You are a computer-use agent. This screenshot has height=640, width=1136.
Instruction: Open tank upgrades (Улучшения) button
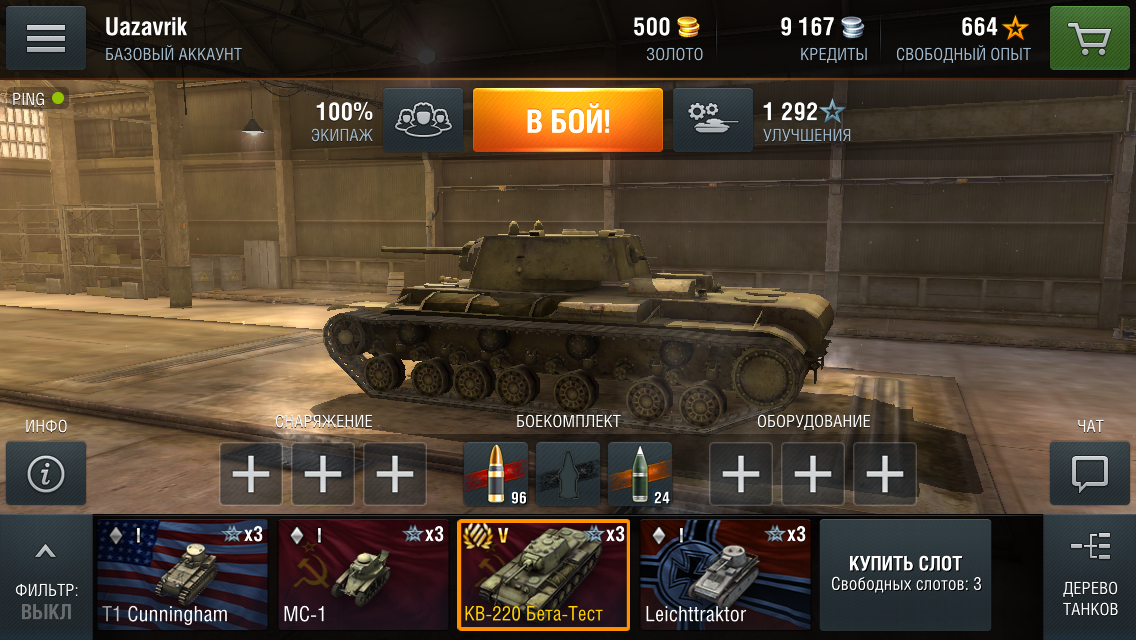pyautogui.click(x=712, y=121)
